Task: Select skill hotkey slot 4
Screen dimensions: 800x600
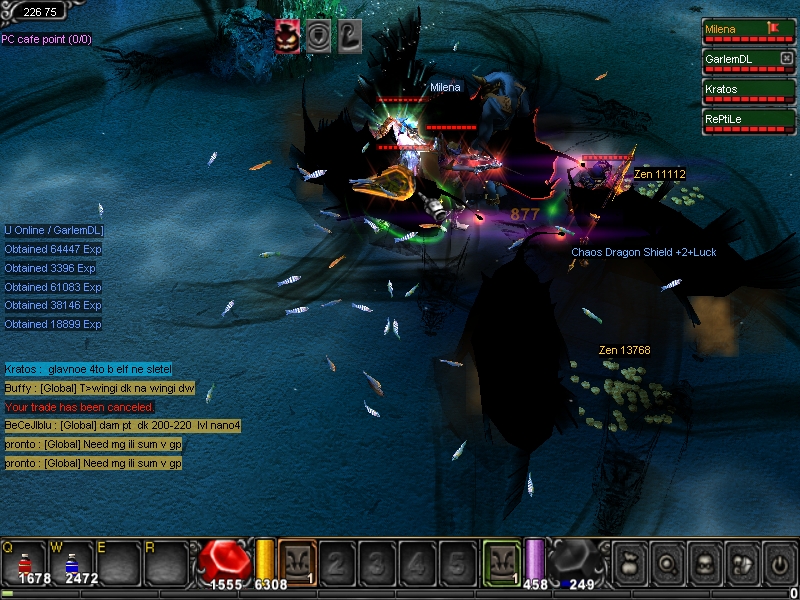Action: pyautogui.click(x=414, y=562)
